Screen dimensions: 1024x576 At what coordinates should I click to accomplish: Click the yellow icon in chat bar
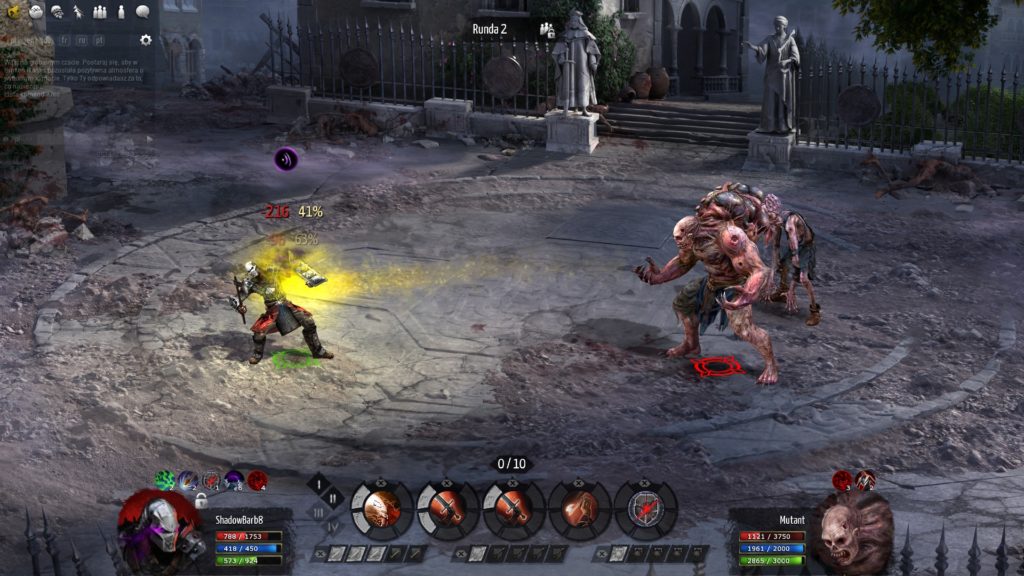[x=13, y=12]
